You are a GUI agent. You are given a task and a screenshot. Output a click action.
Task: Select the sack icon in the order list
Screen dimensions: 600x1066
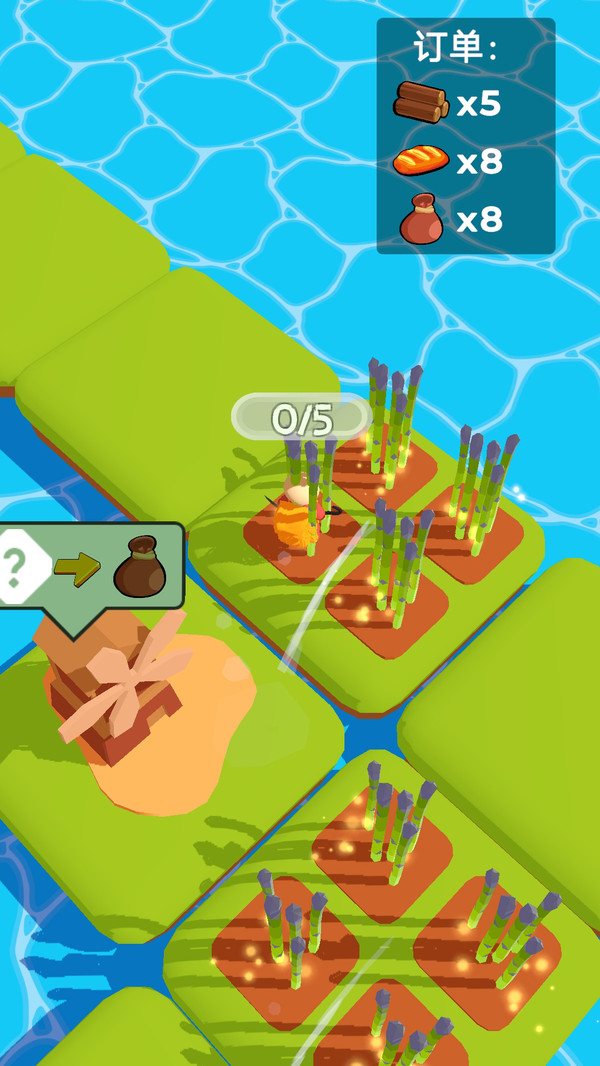tap(421, 219)
